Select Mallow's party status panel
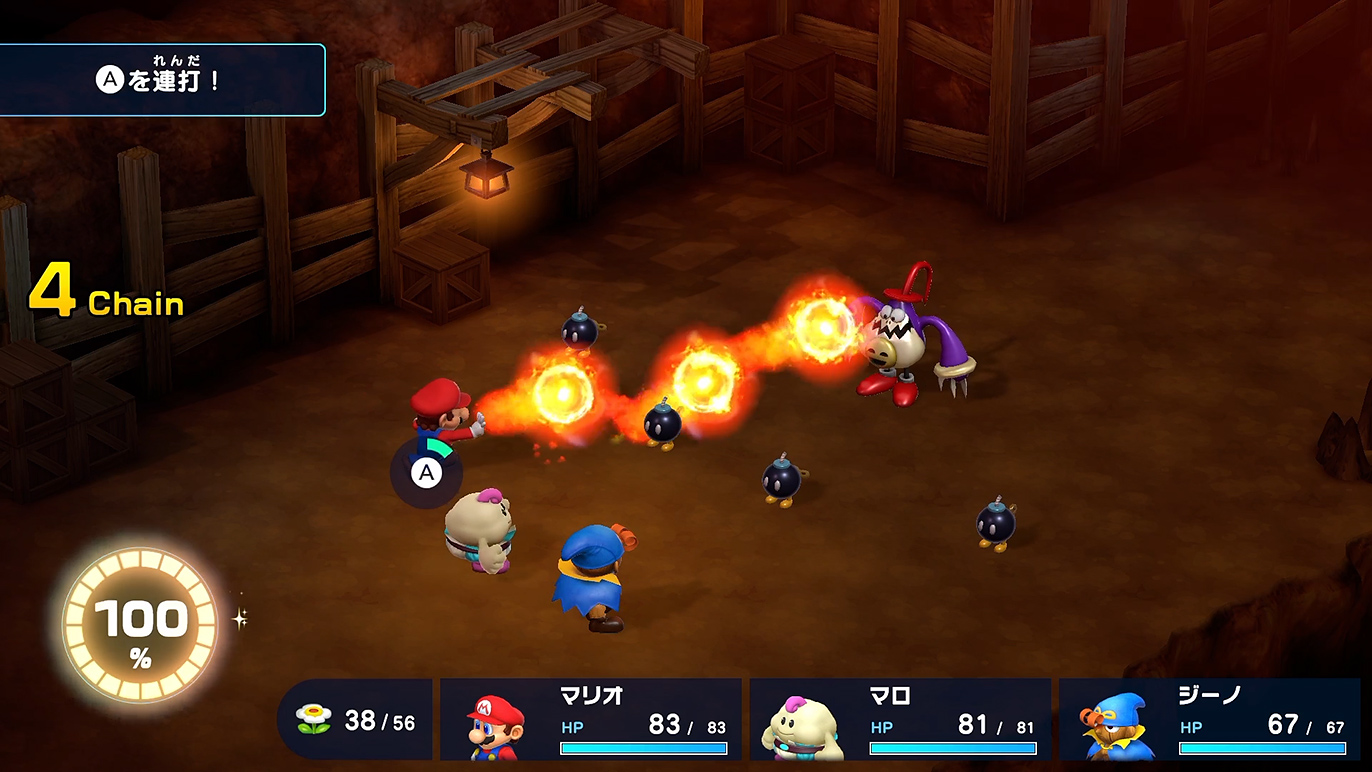 point(900,719)
